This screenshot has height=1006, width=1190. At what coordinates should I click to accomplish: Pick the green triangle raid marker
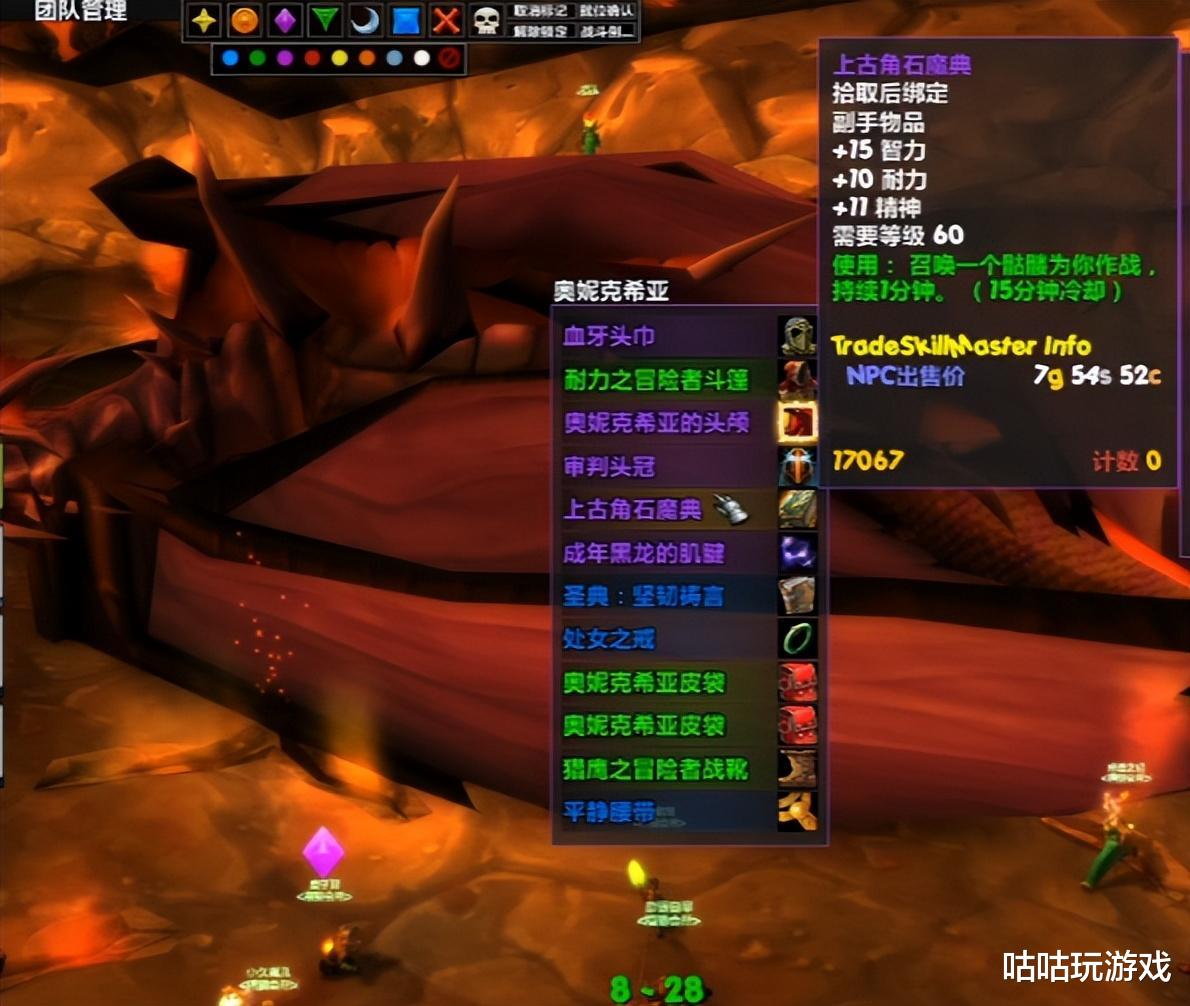click(323, 20)
